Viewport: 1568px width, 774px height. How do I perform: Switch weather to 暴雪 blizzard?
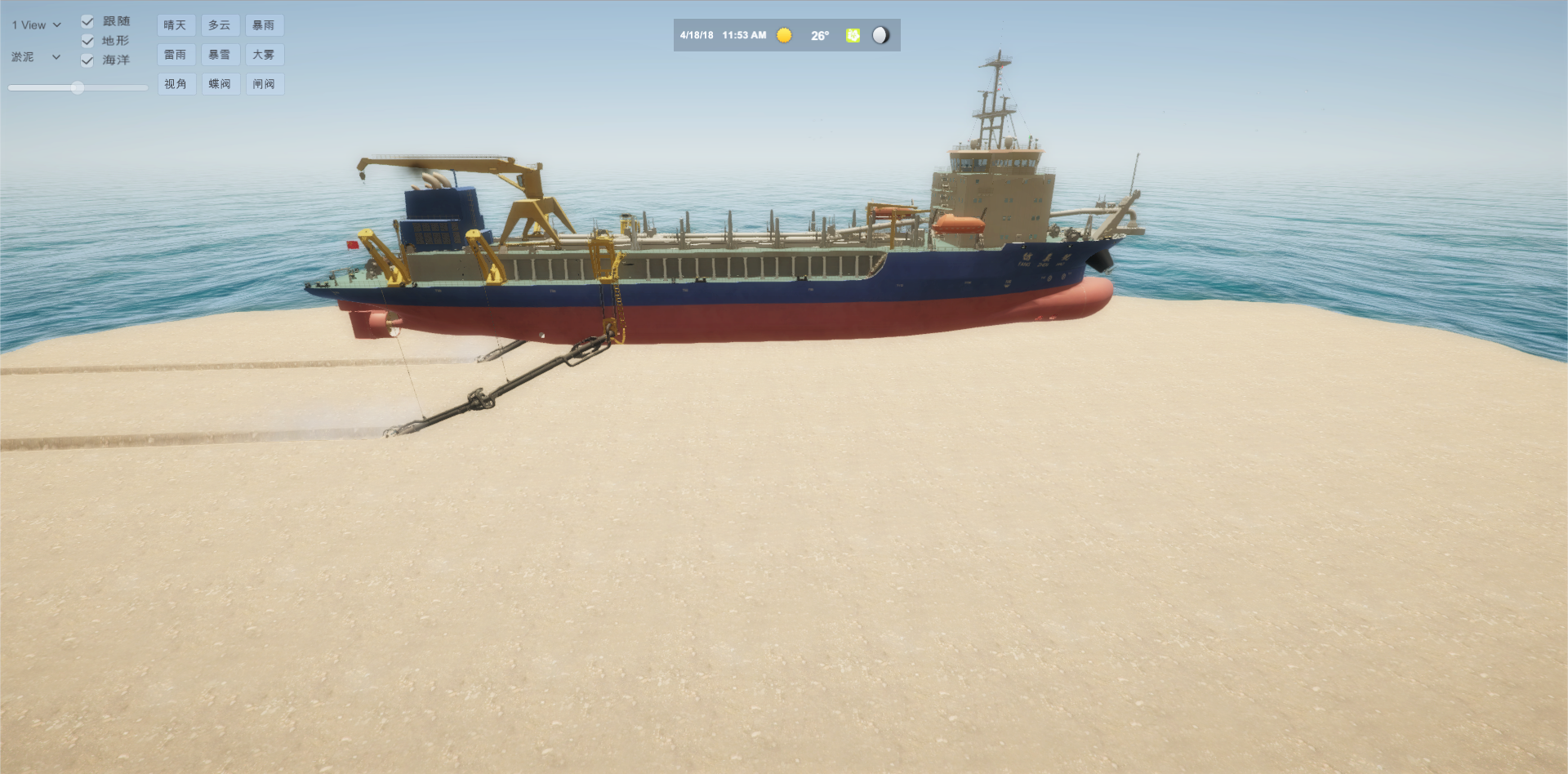point(220,55)
